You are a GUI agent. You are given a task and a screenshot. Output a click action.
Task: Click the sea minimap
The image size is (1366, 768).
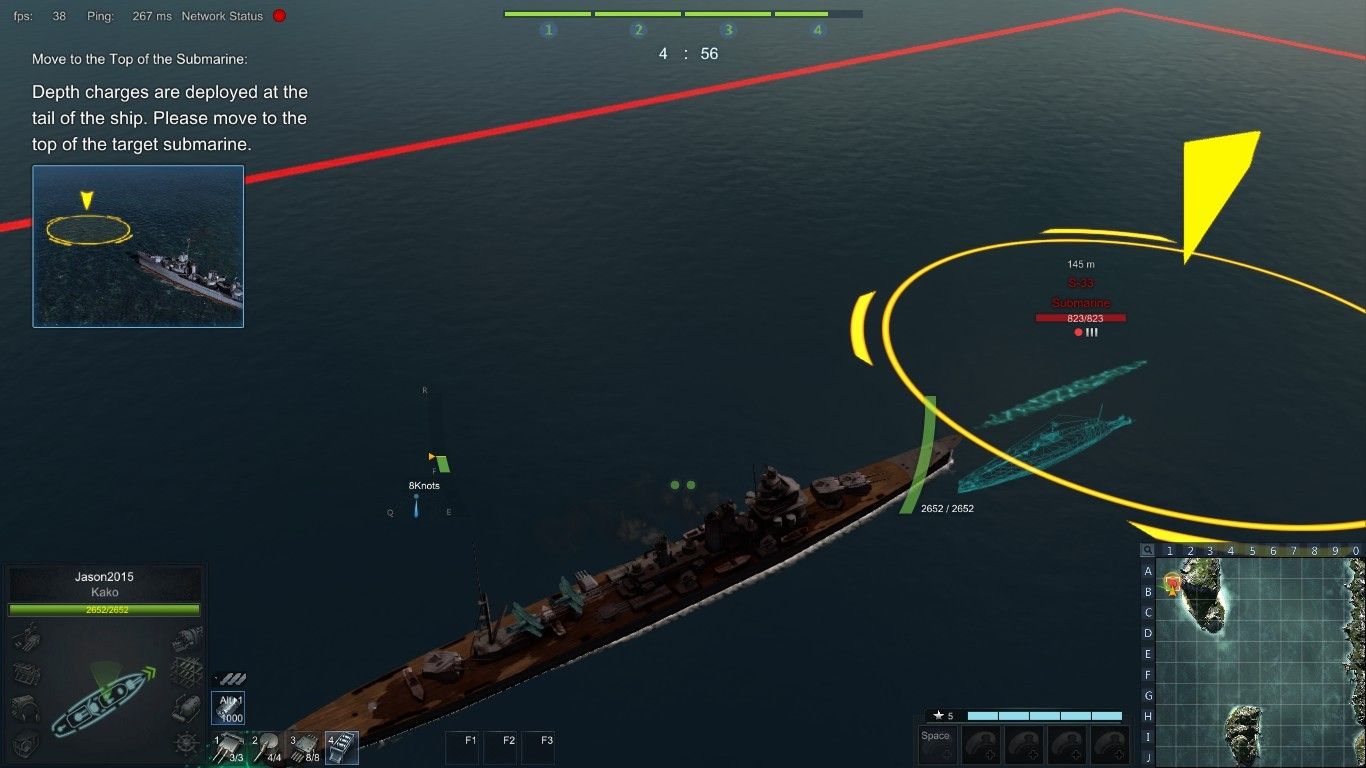1260,662
